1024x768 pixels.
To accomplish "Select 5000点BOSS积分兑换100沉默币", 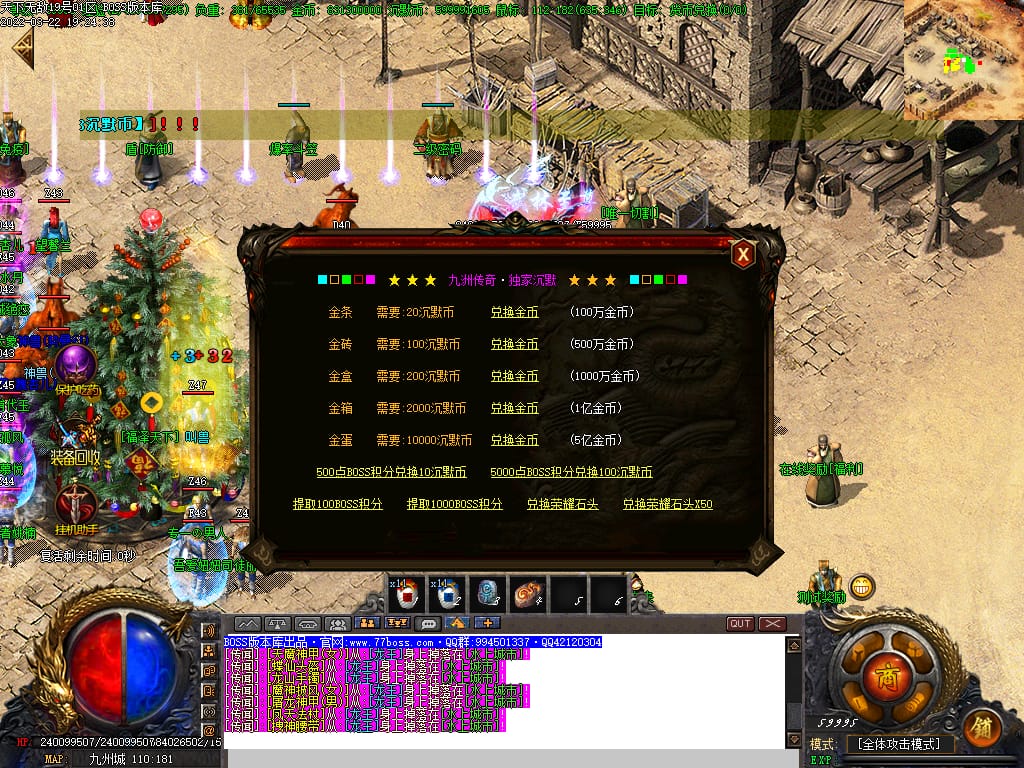I will pyautogui.click(x=571, y=472).
